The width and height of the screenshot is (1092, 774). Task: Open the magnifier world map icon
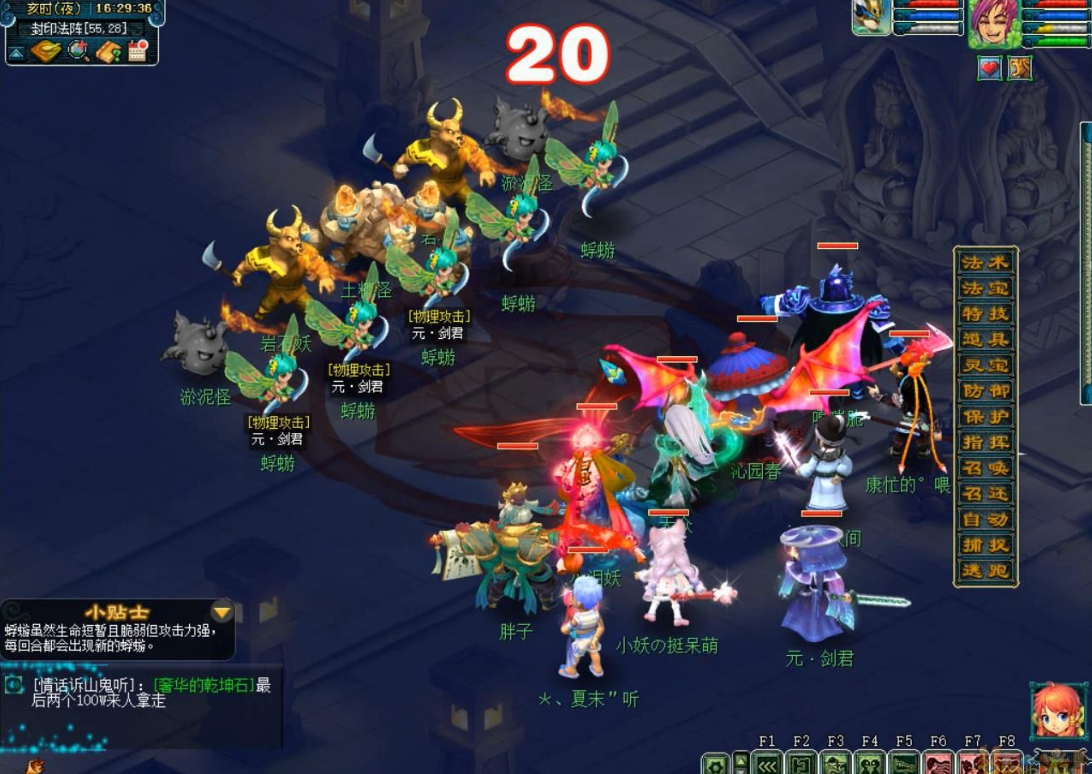(x=78, y=50)
